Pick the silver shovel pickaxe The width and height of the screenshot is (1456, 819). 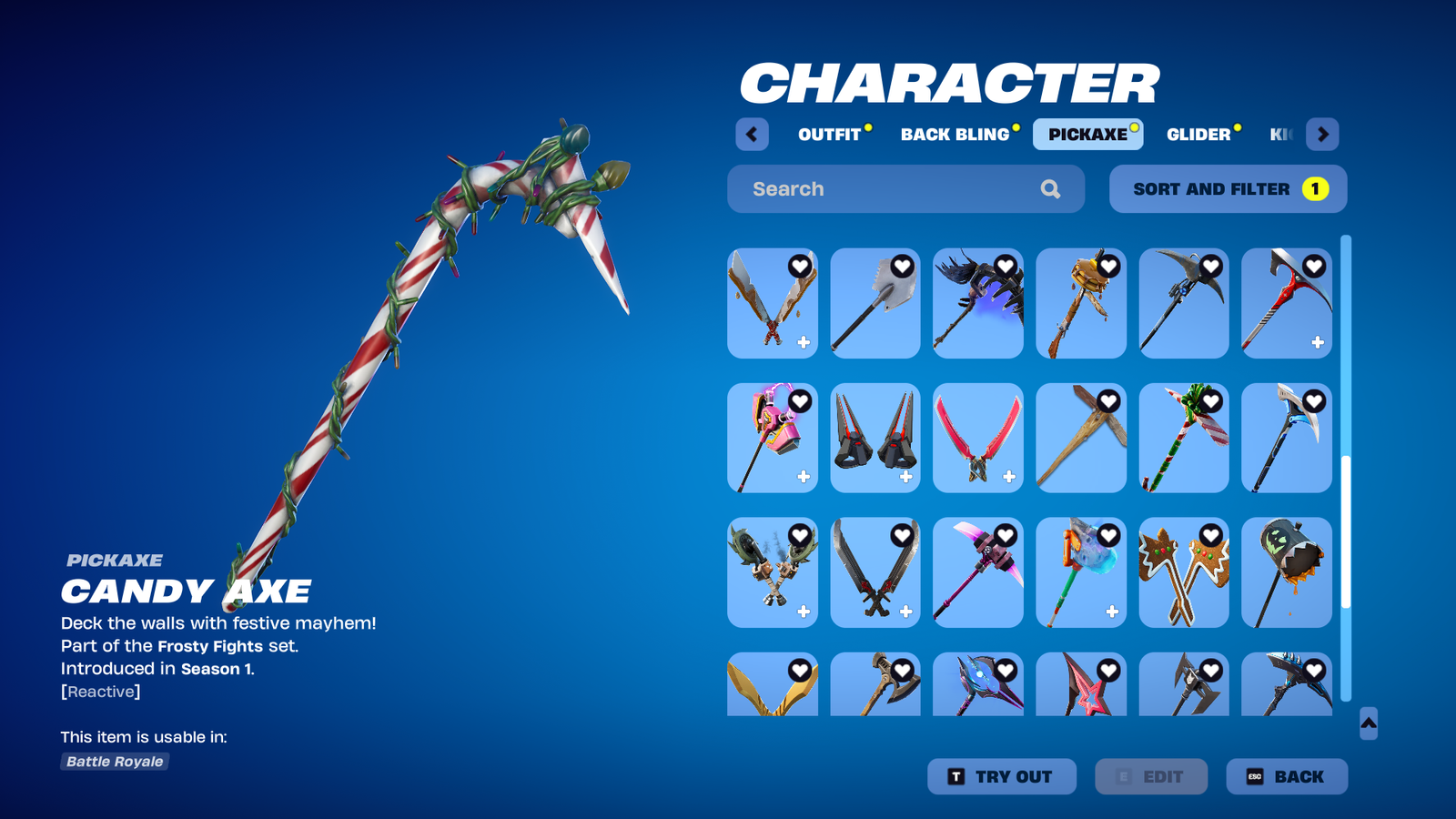(875, 304)
